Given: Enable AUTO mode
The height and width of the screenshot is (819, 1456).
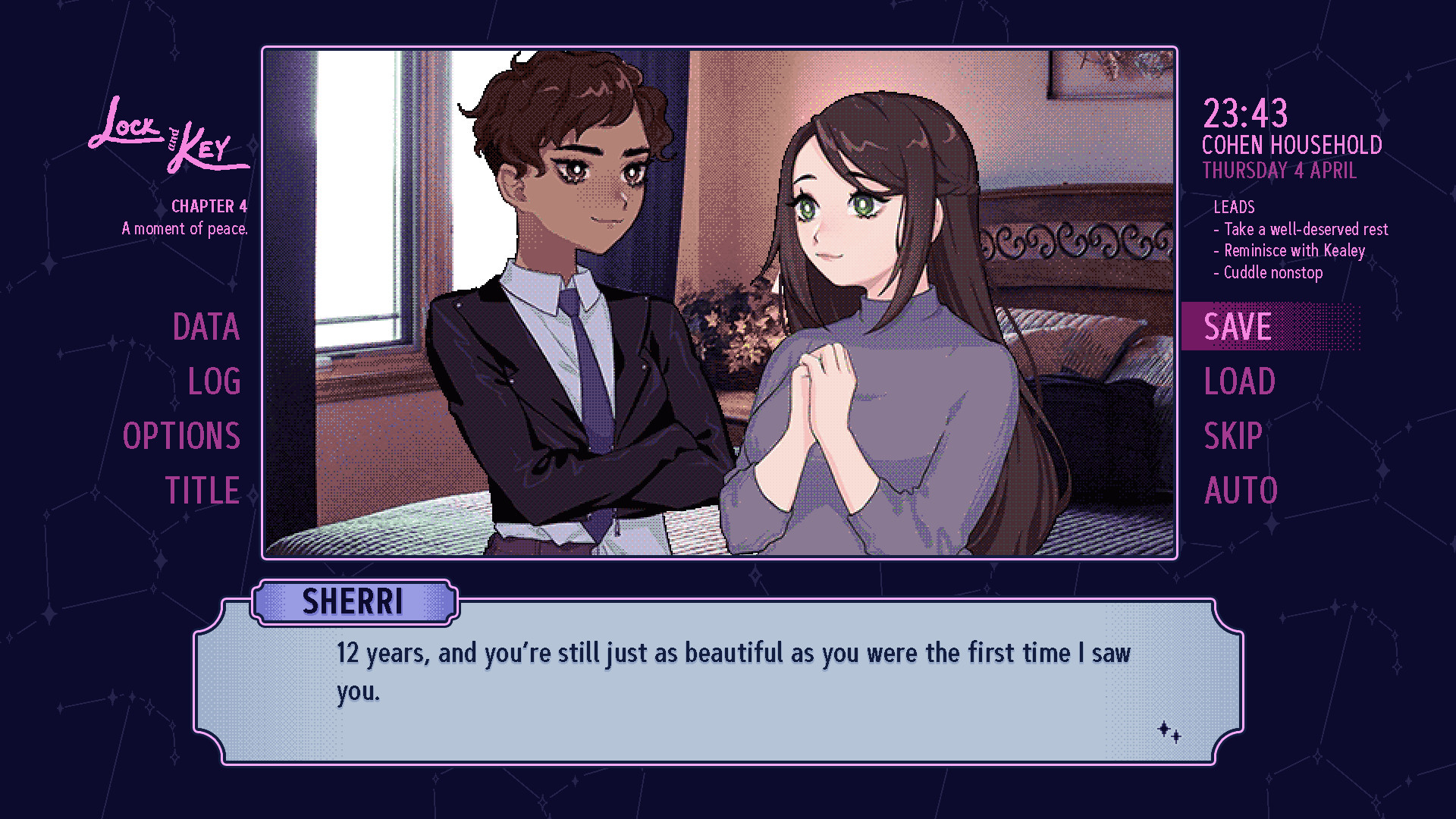Looking at the screenshot, I should point(1240,491).
